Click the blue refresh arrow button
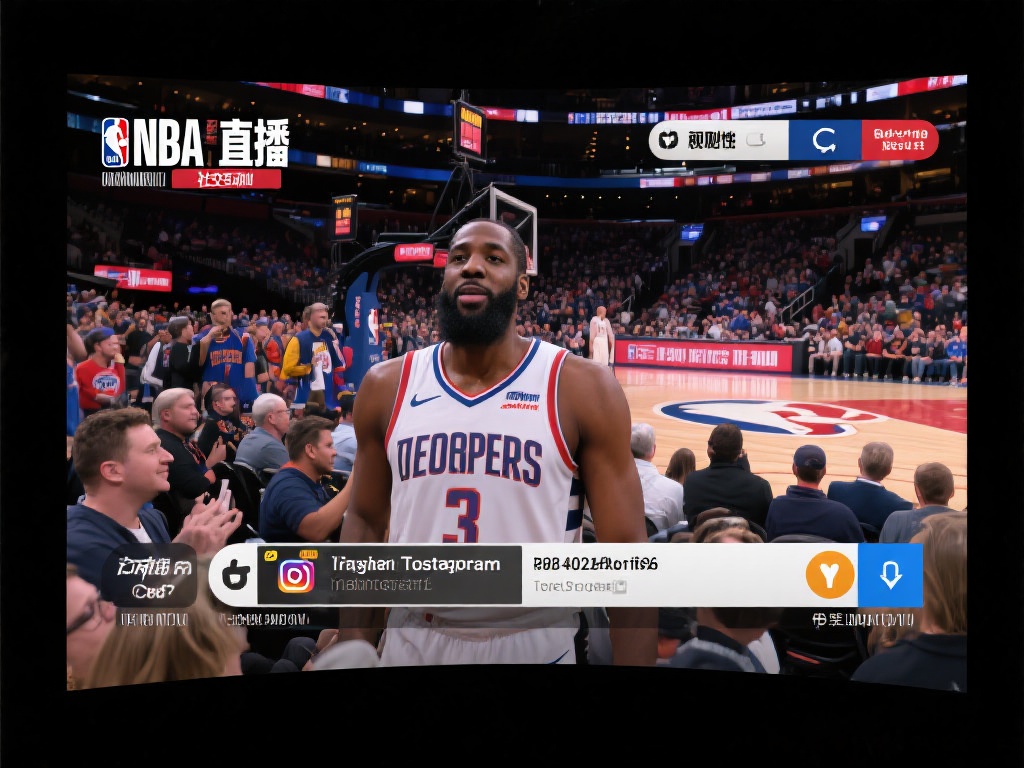 [824, 140]
